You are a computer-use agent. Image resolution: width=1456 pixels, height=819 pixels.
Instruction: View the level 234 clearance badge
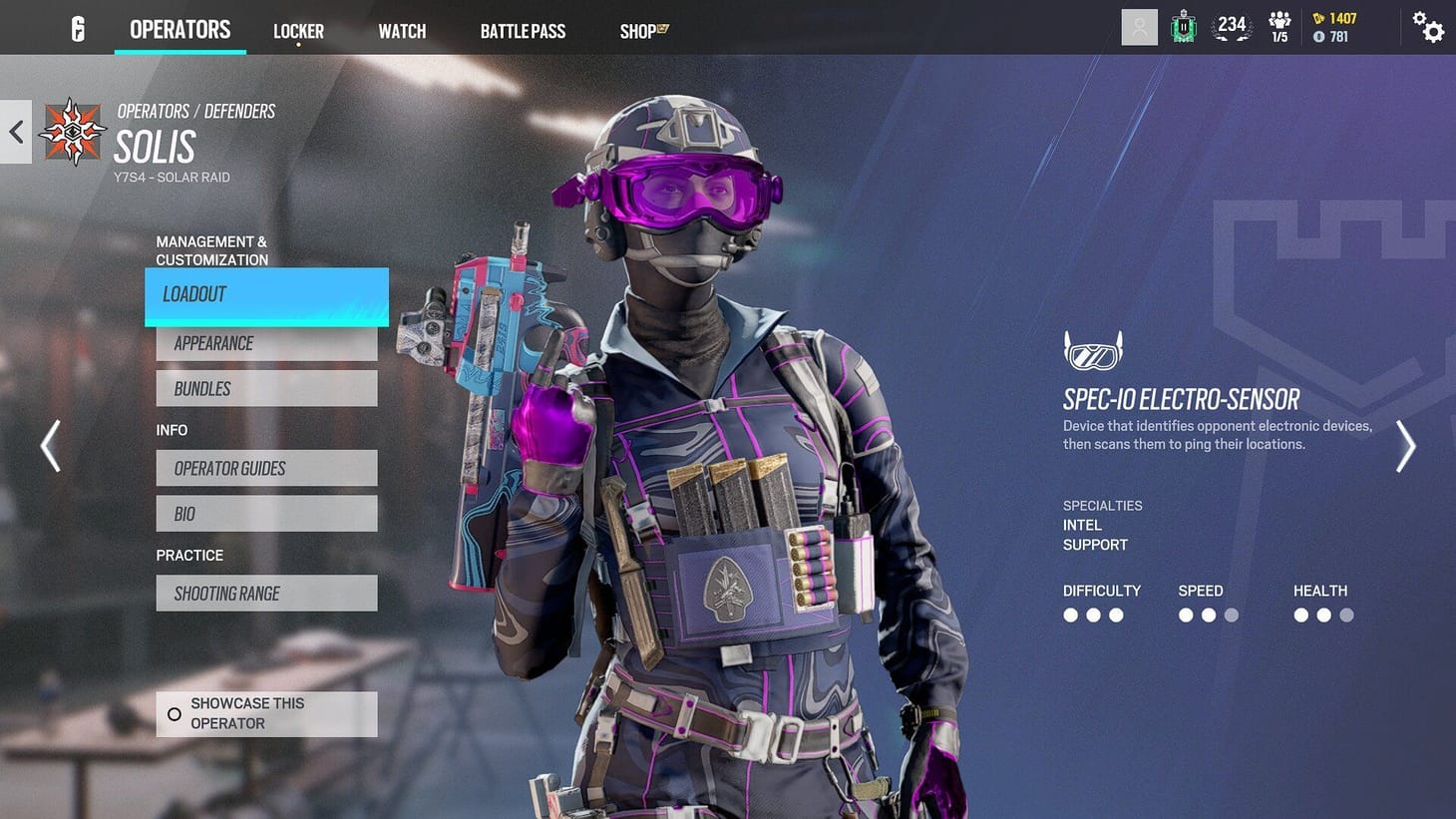[x=1232, y=27]
